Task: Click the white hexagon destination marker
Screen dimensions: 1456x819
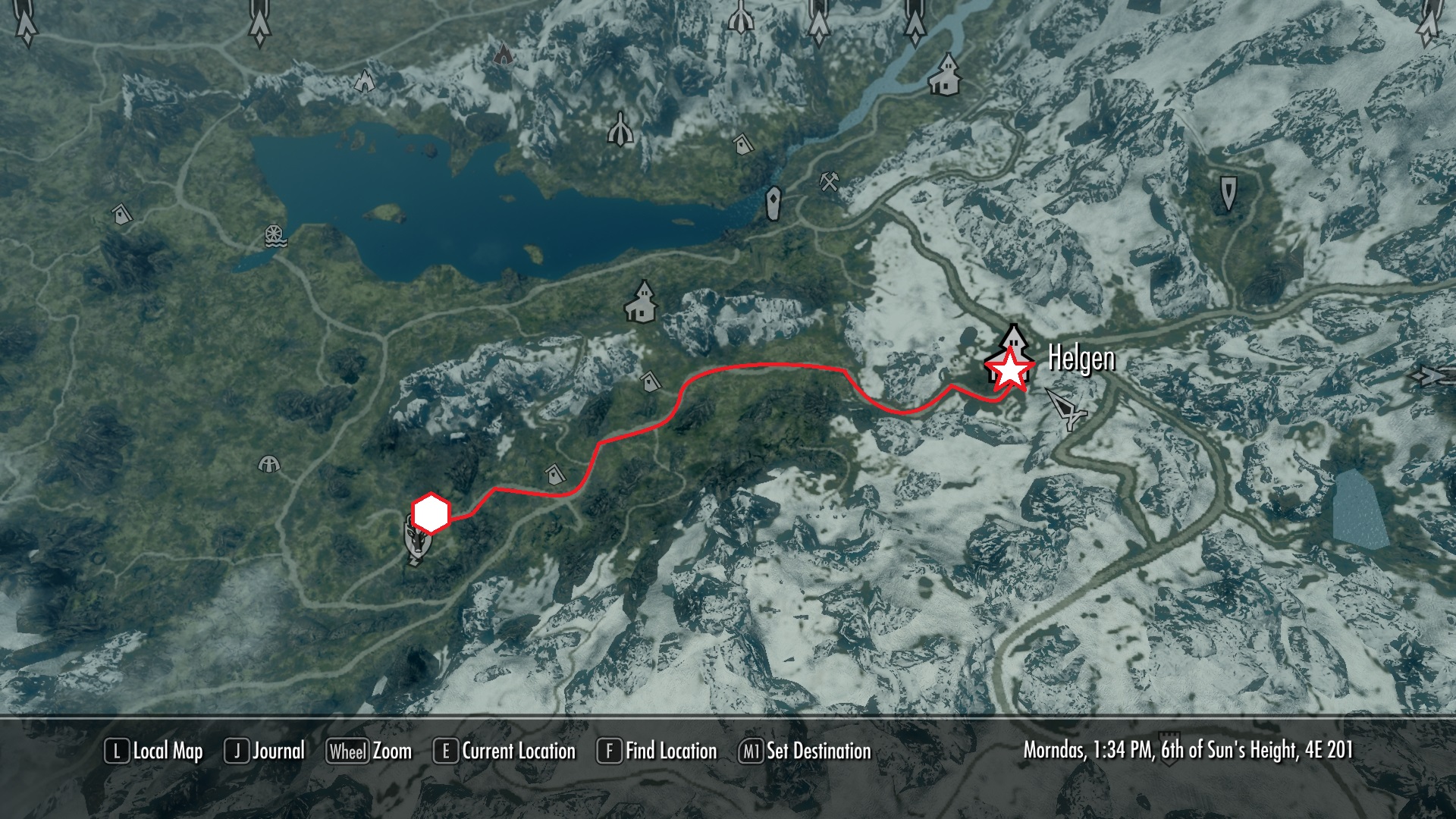Action: [x=431, y=513]
